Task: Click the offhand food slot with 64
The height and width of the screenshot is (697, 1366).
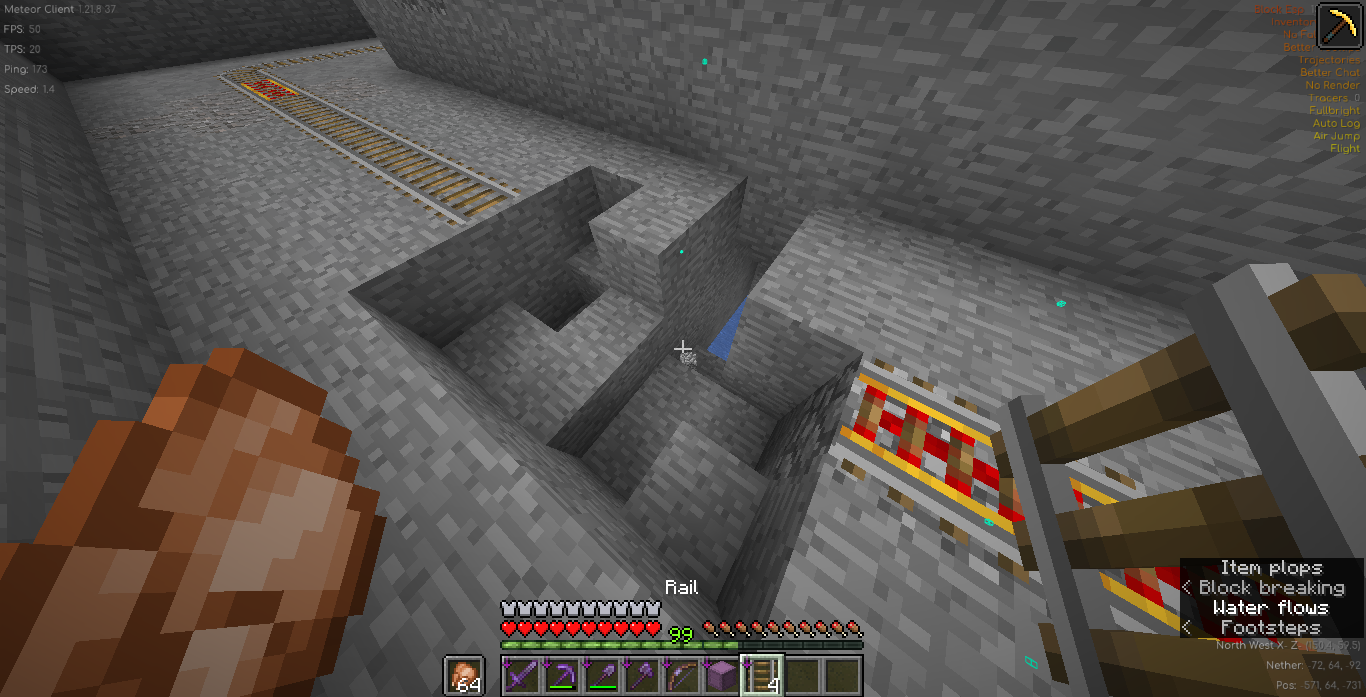Action: tap(464, 676)
